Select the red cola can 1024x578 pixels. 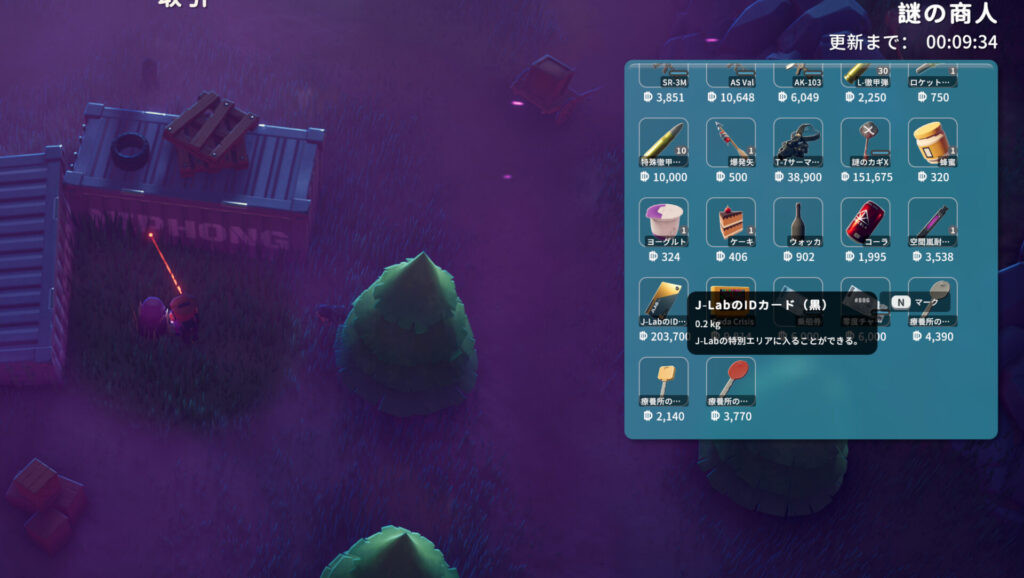(x=865, y=222)
